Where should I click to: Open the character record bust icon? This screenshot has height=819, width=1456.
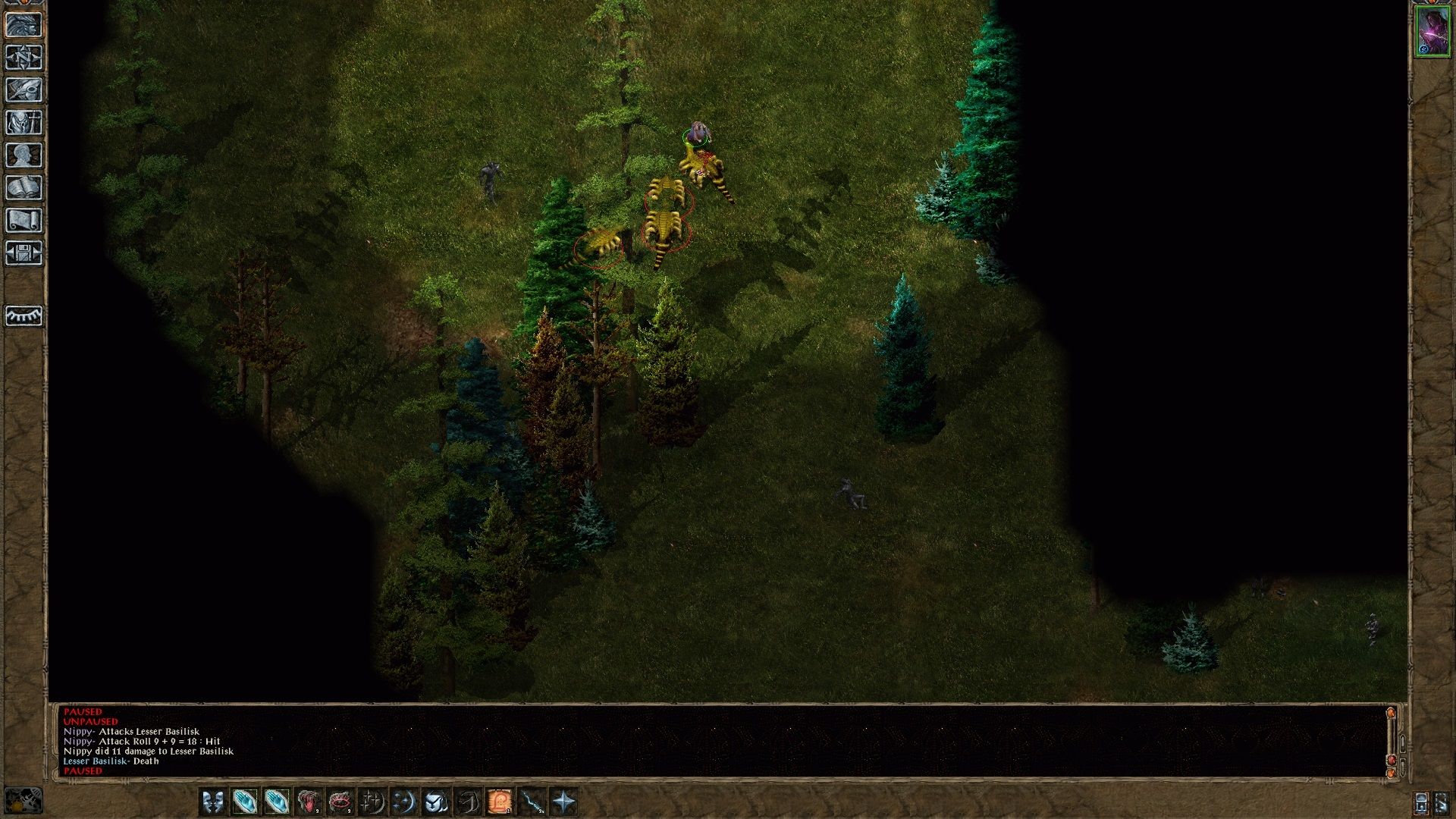point(24,155)
